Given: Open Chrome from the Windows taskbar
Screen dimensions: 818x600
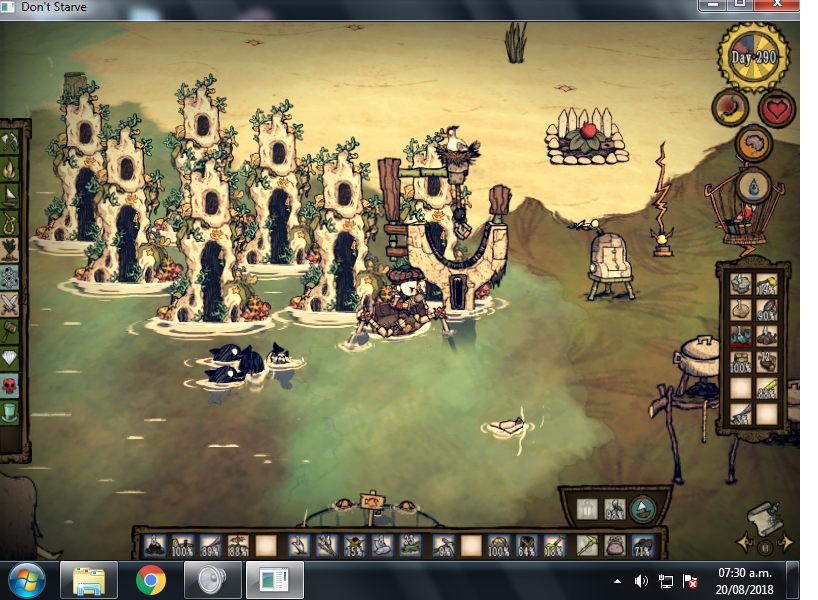Looking at the screenshot, I should pos(151,580).
